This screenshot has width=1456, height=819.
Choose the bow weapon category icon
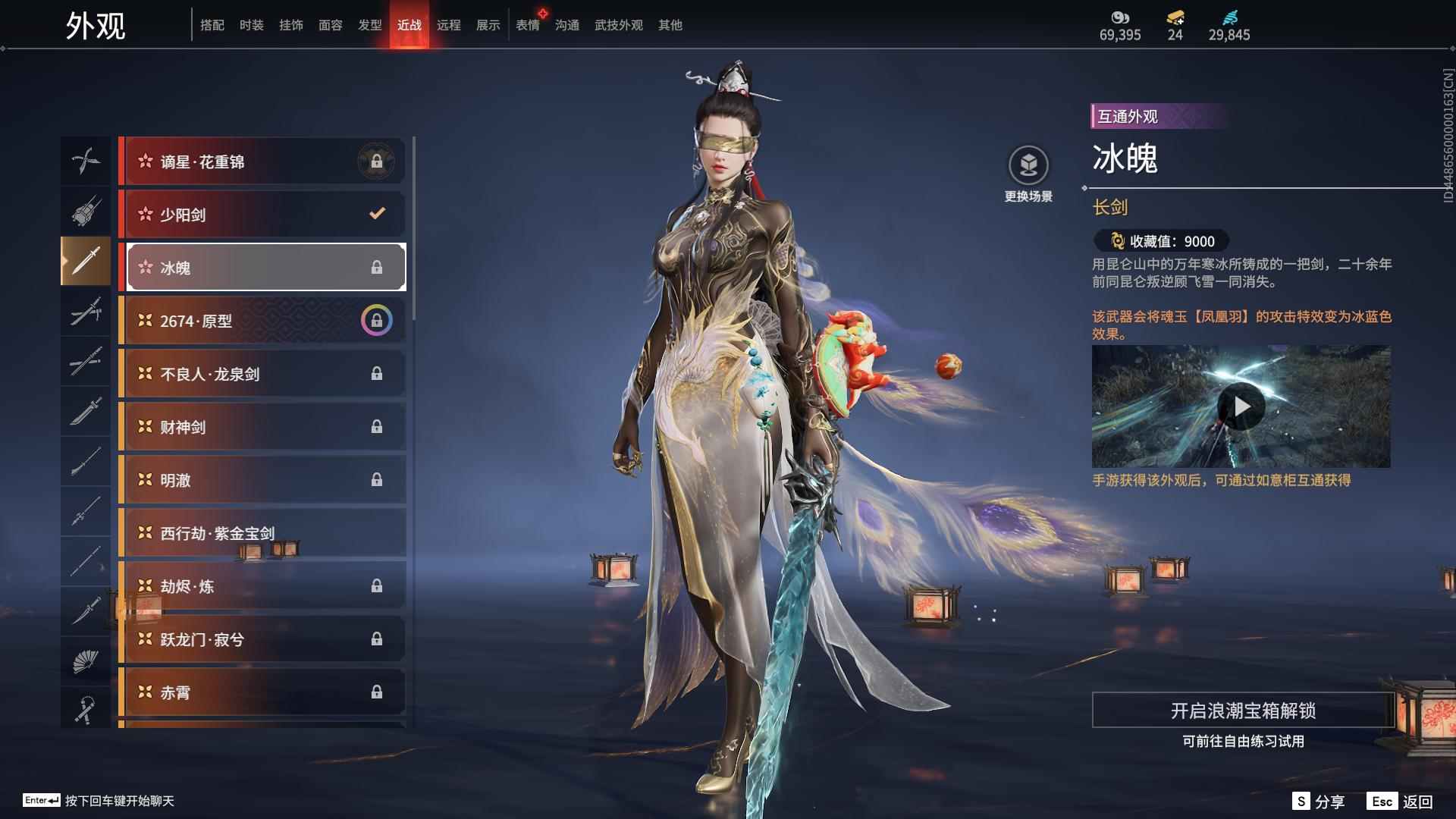pos(85,161)
